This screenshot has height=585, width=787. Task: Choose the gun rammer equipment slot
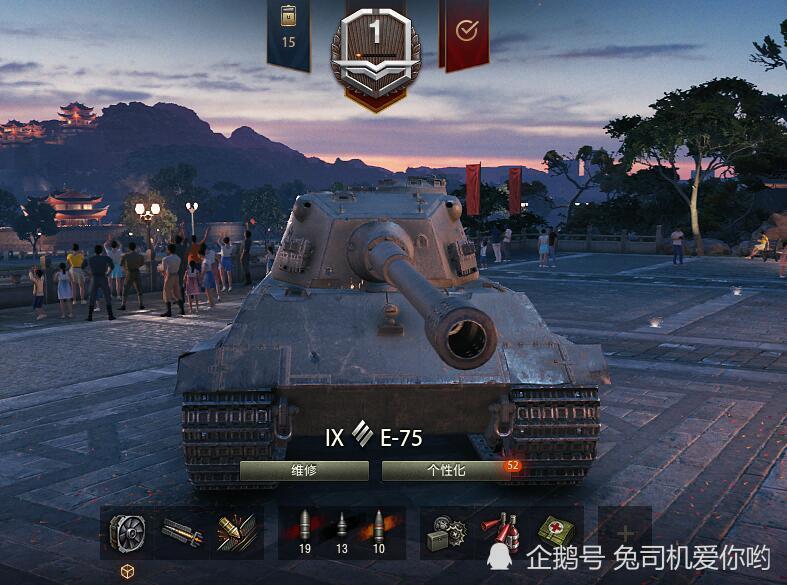click(181, 532)
